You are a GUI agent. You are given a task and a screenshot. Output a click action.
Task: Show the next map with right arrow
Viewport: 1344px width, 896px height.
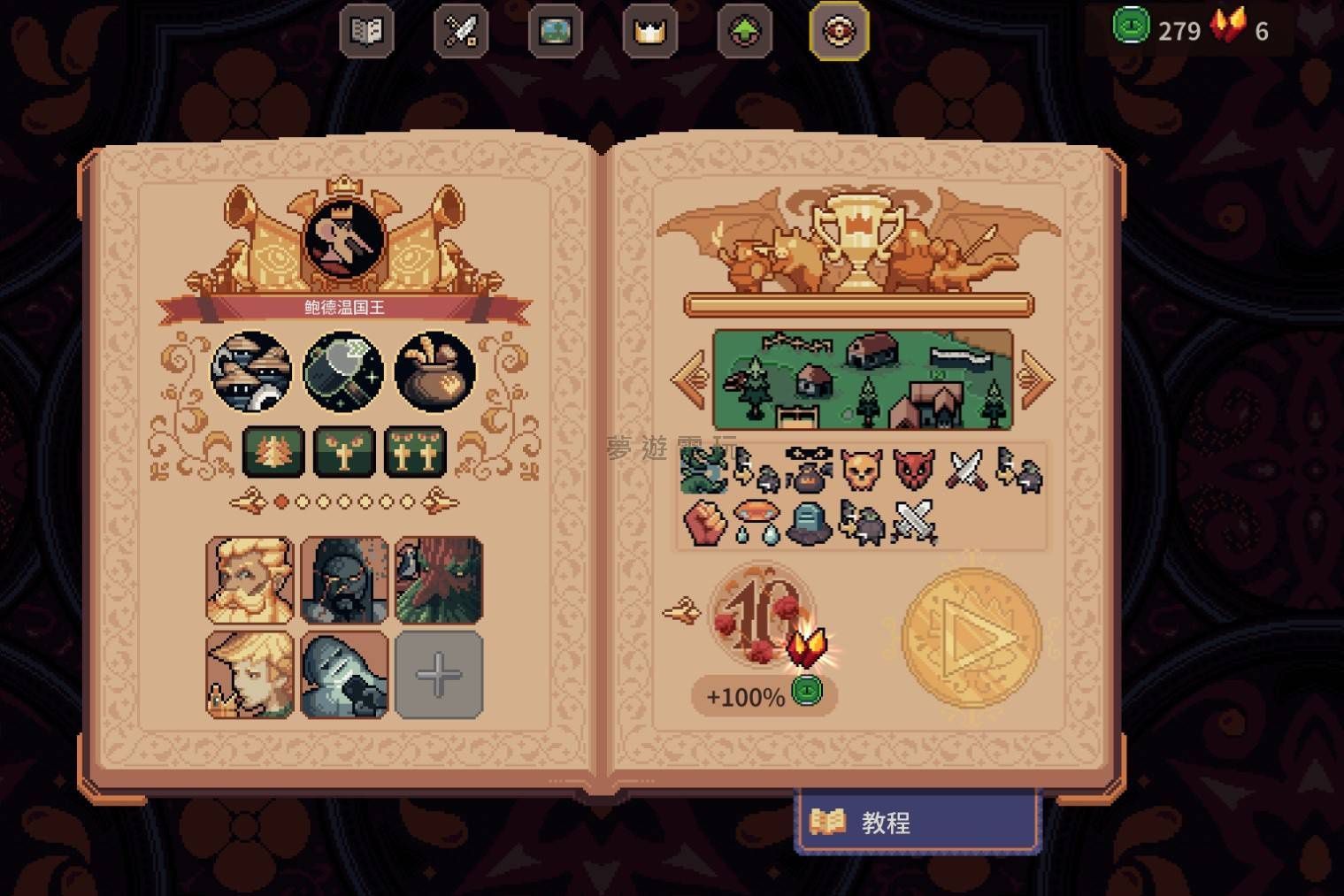tap(1036, 379)
